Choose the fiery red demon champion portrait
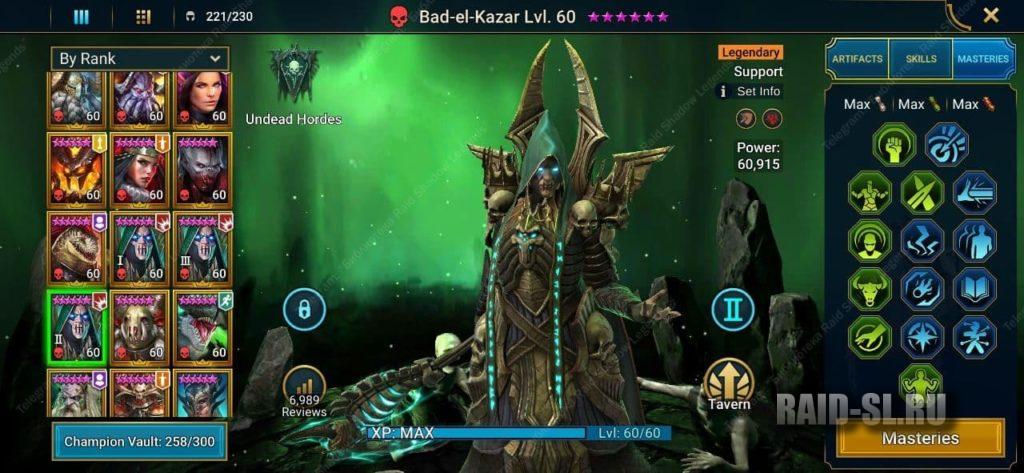 [78, 168]
